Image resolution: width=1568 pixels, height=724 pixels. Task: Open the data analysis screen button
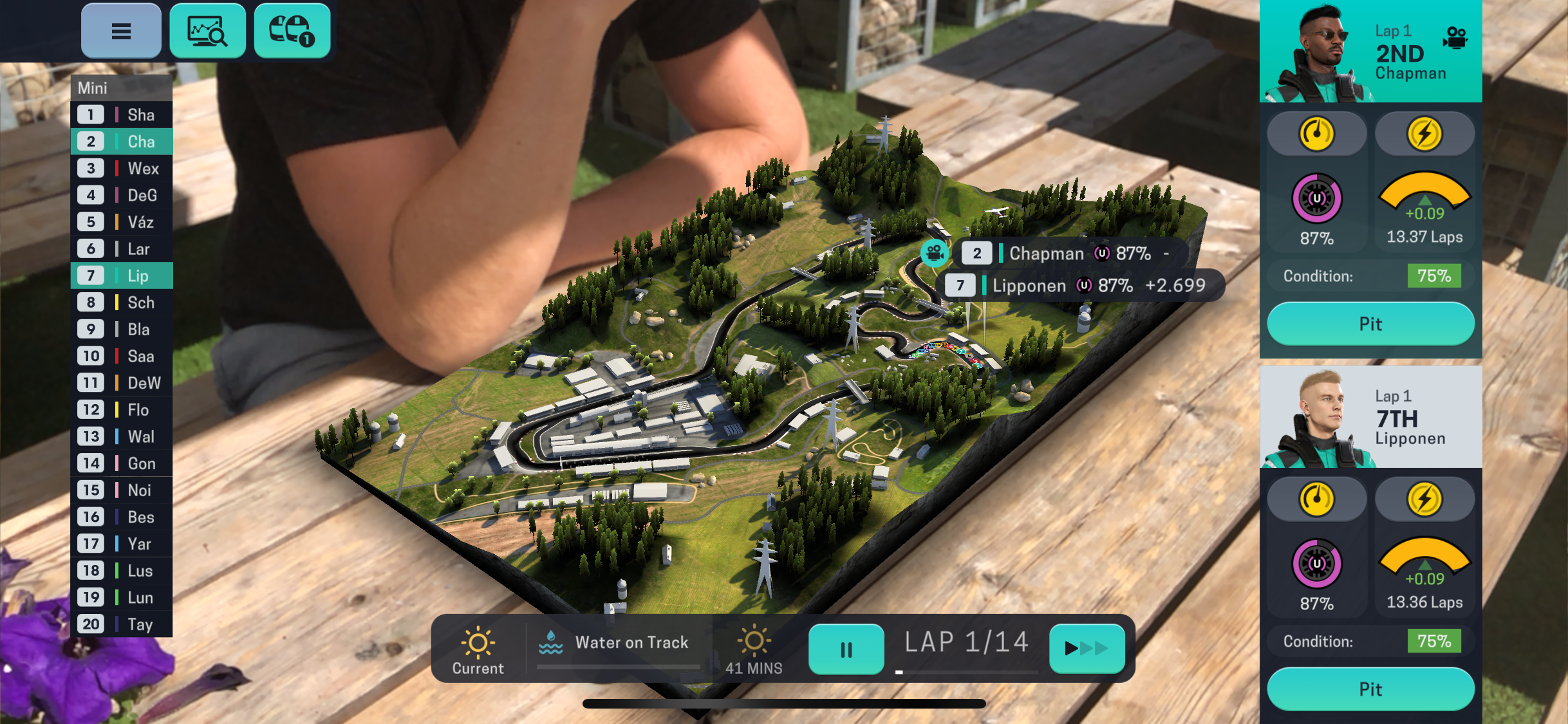click(x=207, y=31)
